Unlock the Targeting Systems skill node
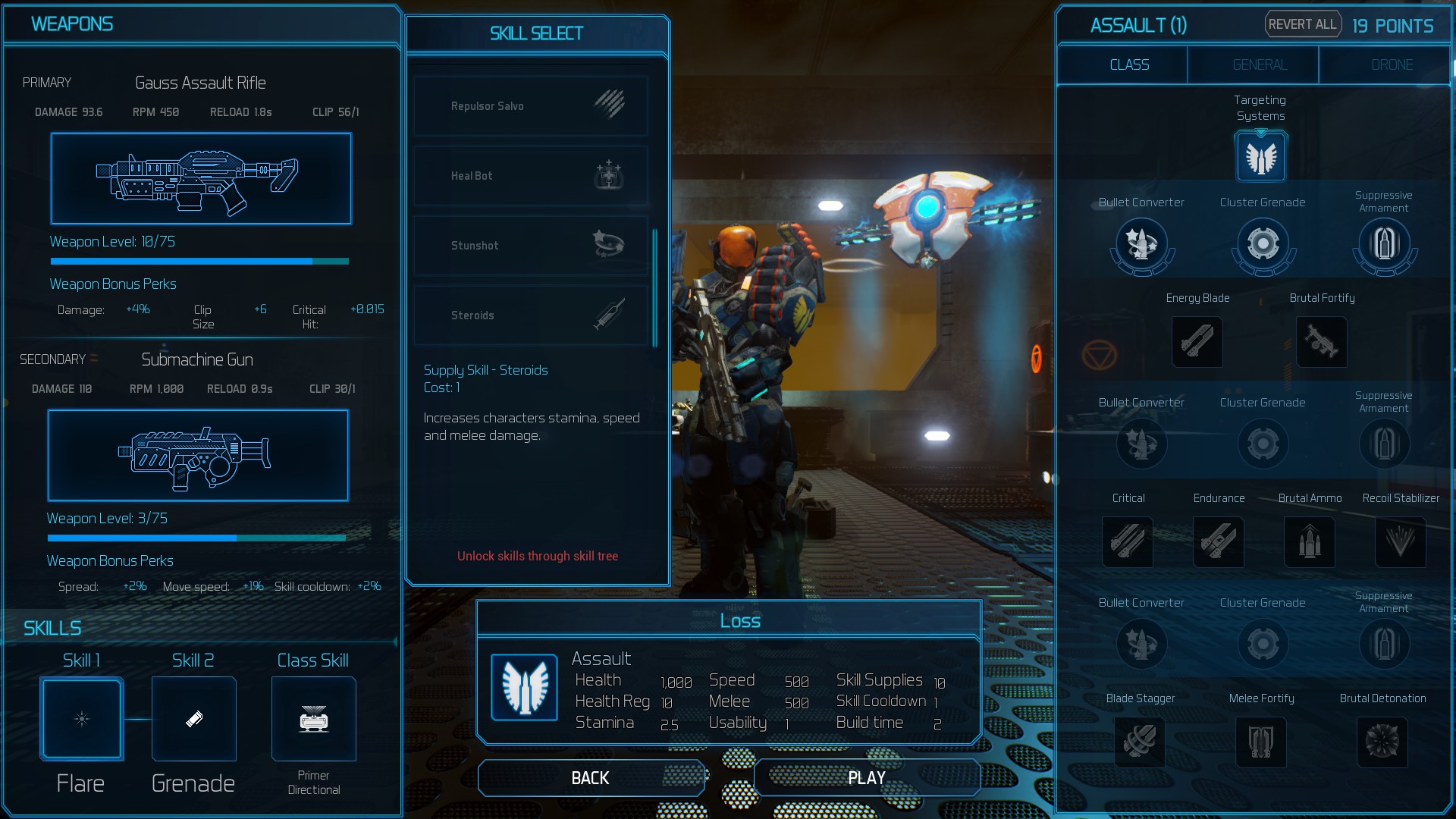Image resolution: width=1456 pixels, height=819 pixels. (1260, 157)
